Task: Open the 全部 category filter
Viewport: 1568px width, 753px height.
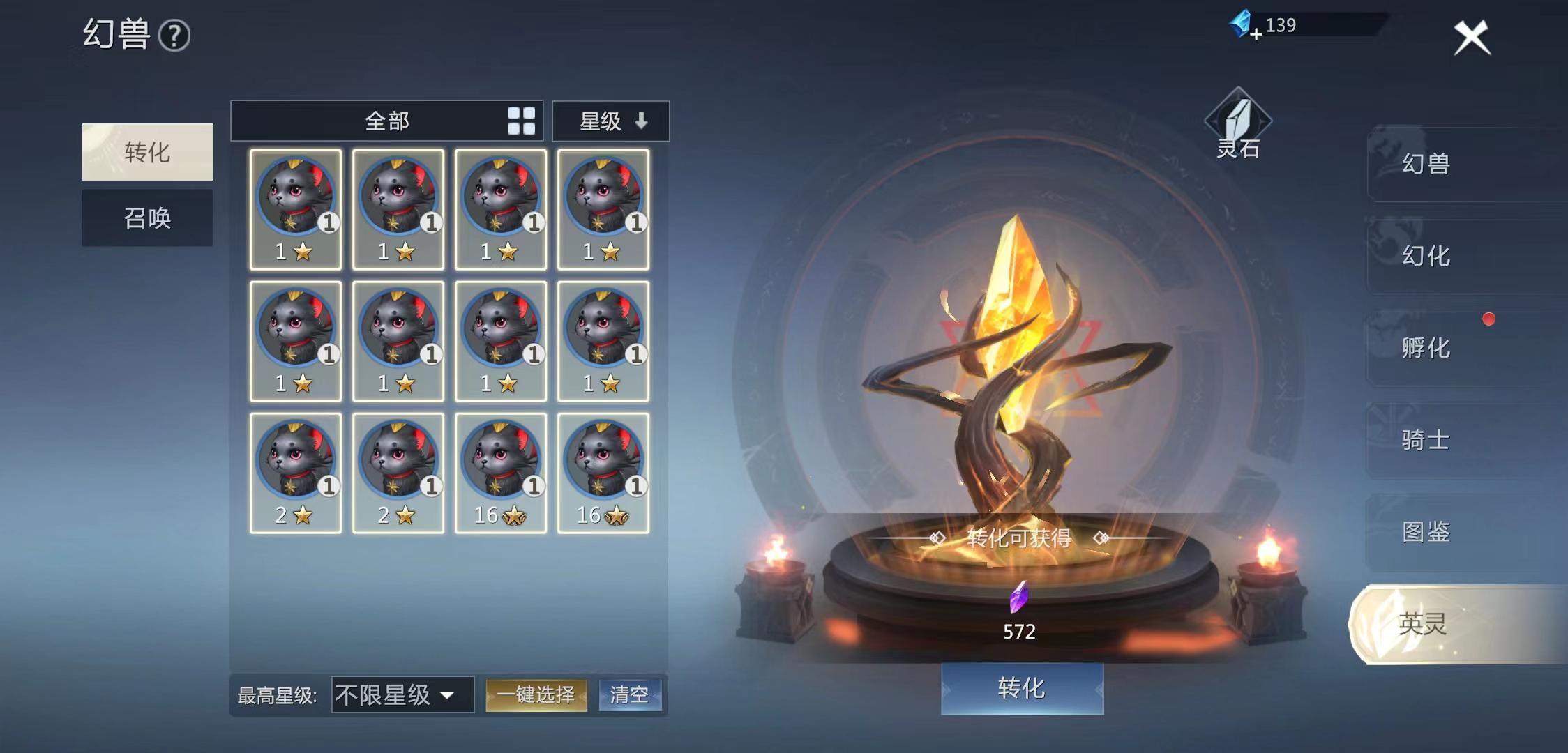Action: click(x=386, y=121)
